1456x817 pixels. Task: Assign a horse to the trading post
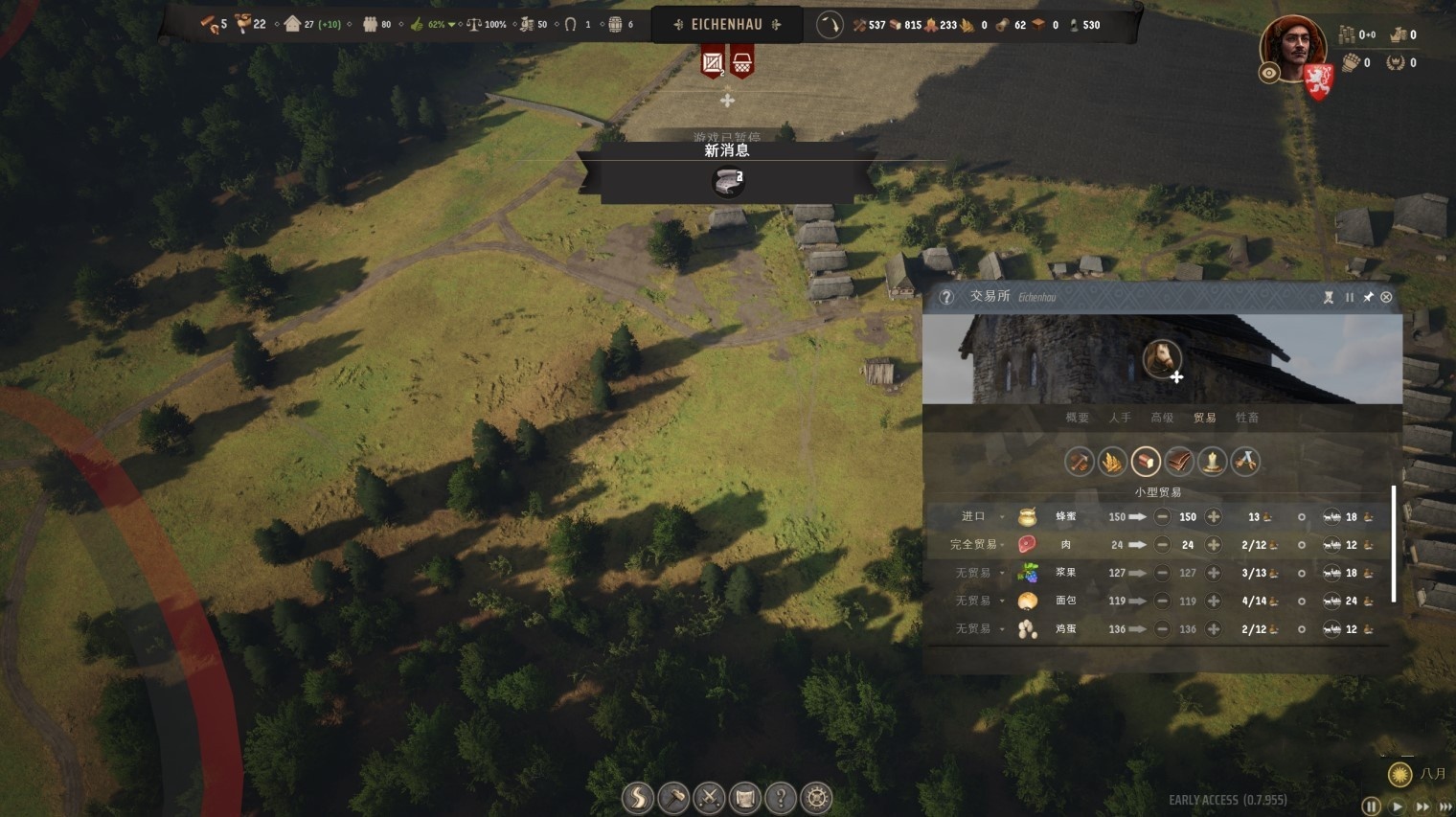tap(1163, 359)
